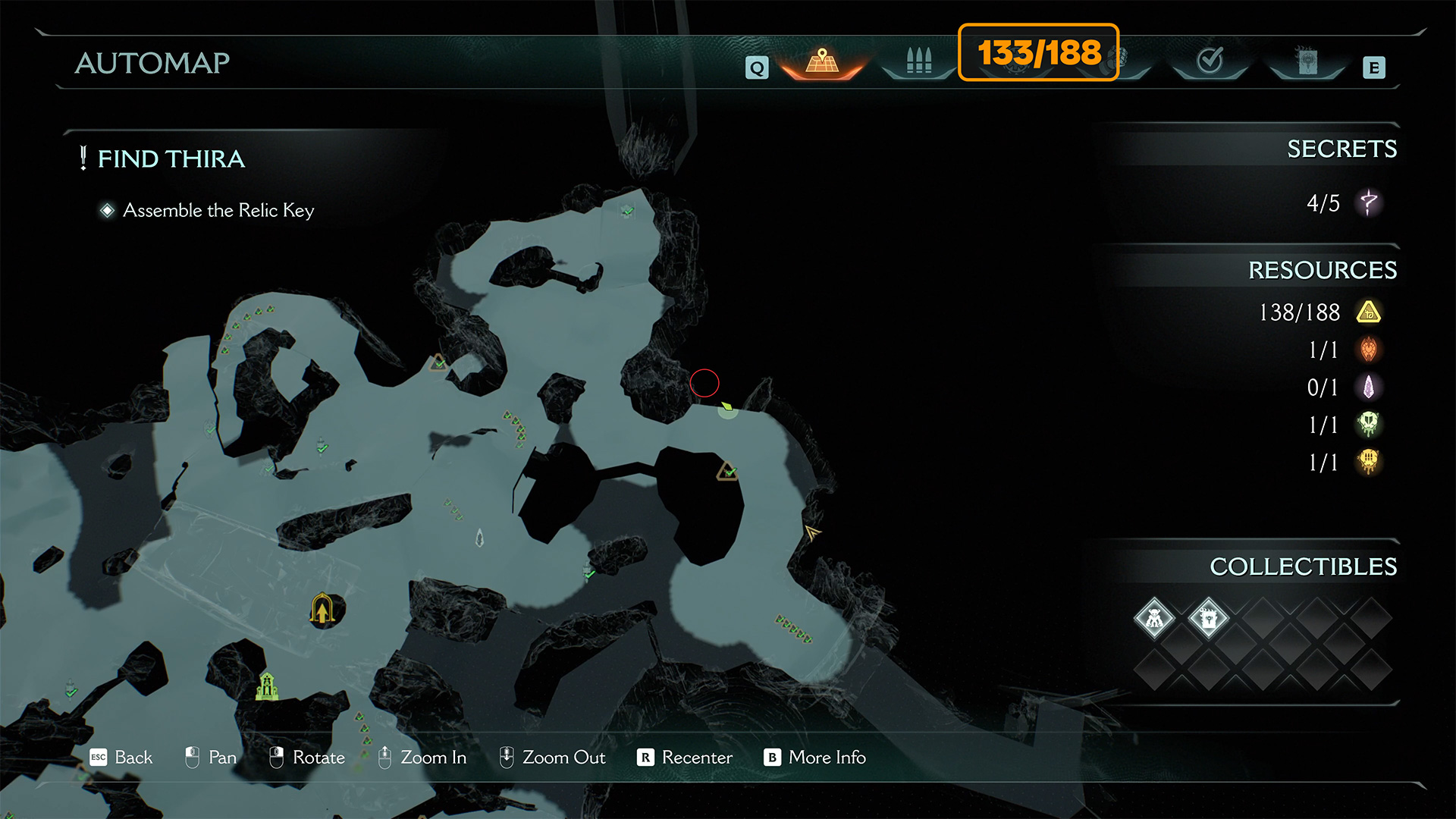The image size is (1456, 819).
Task: Click the red ruby resource icon
Action: pyautogui.click(x=1369, y=350)
